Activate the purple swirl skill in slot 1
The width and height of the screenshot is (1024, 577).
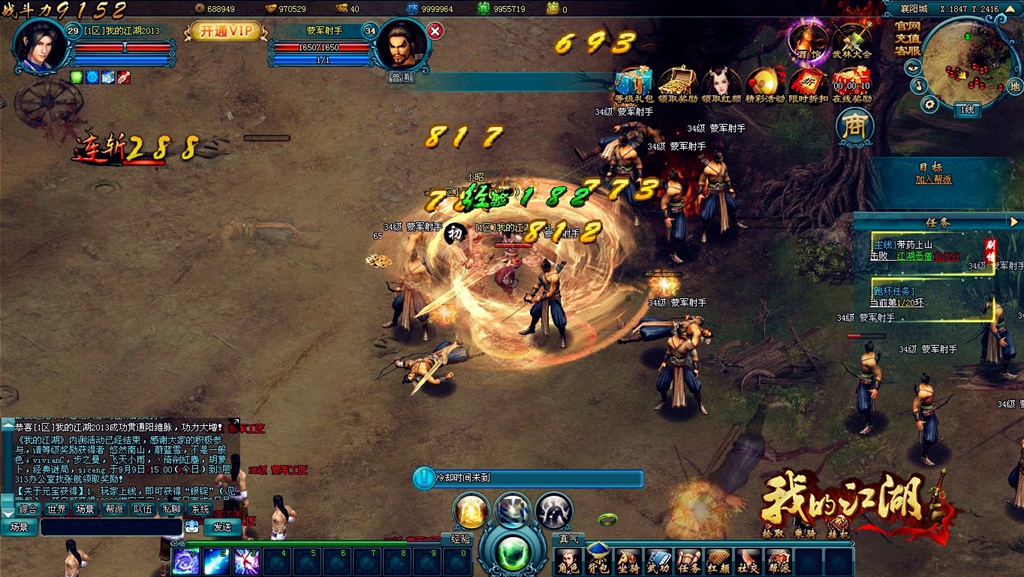(x=186, y=562)
